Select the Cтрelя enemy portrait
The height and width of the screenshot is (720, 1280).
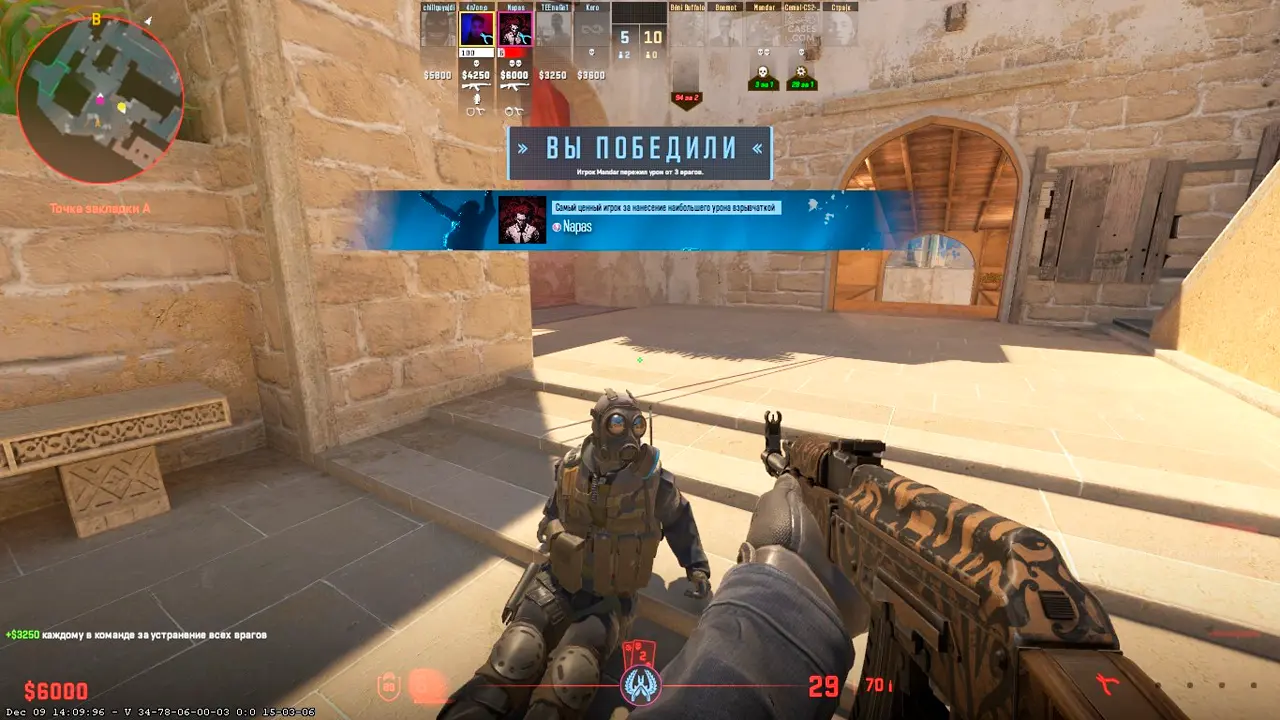click(841, 28)
